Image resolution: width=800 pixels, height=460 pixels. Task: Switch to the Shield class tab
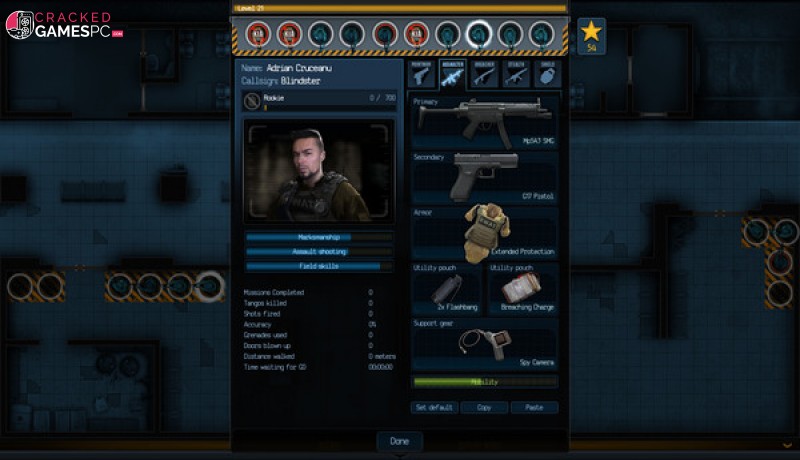[546, 74]
